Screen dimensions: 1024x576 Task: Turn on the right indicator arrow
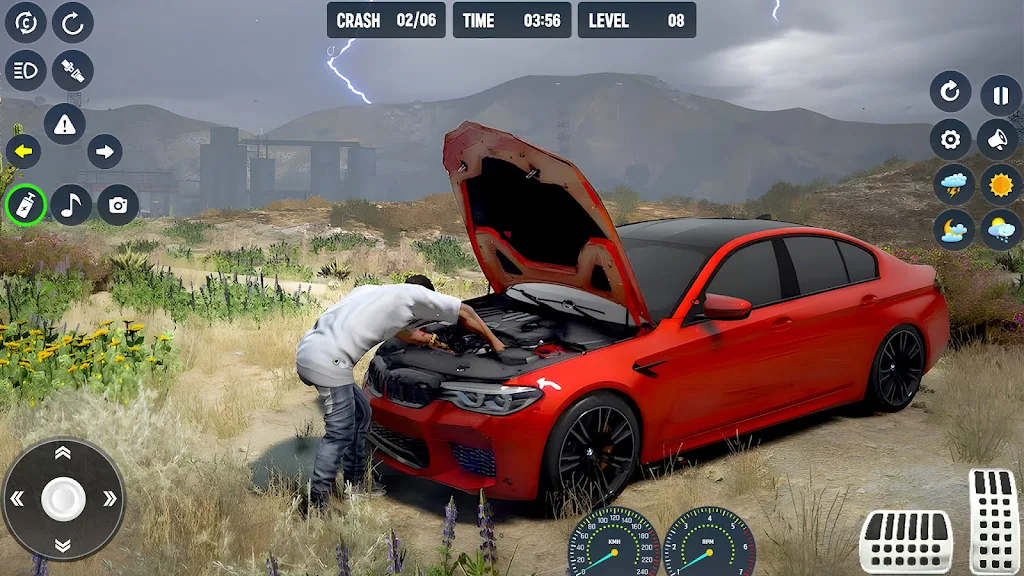pos(105,152)
